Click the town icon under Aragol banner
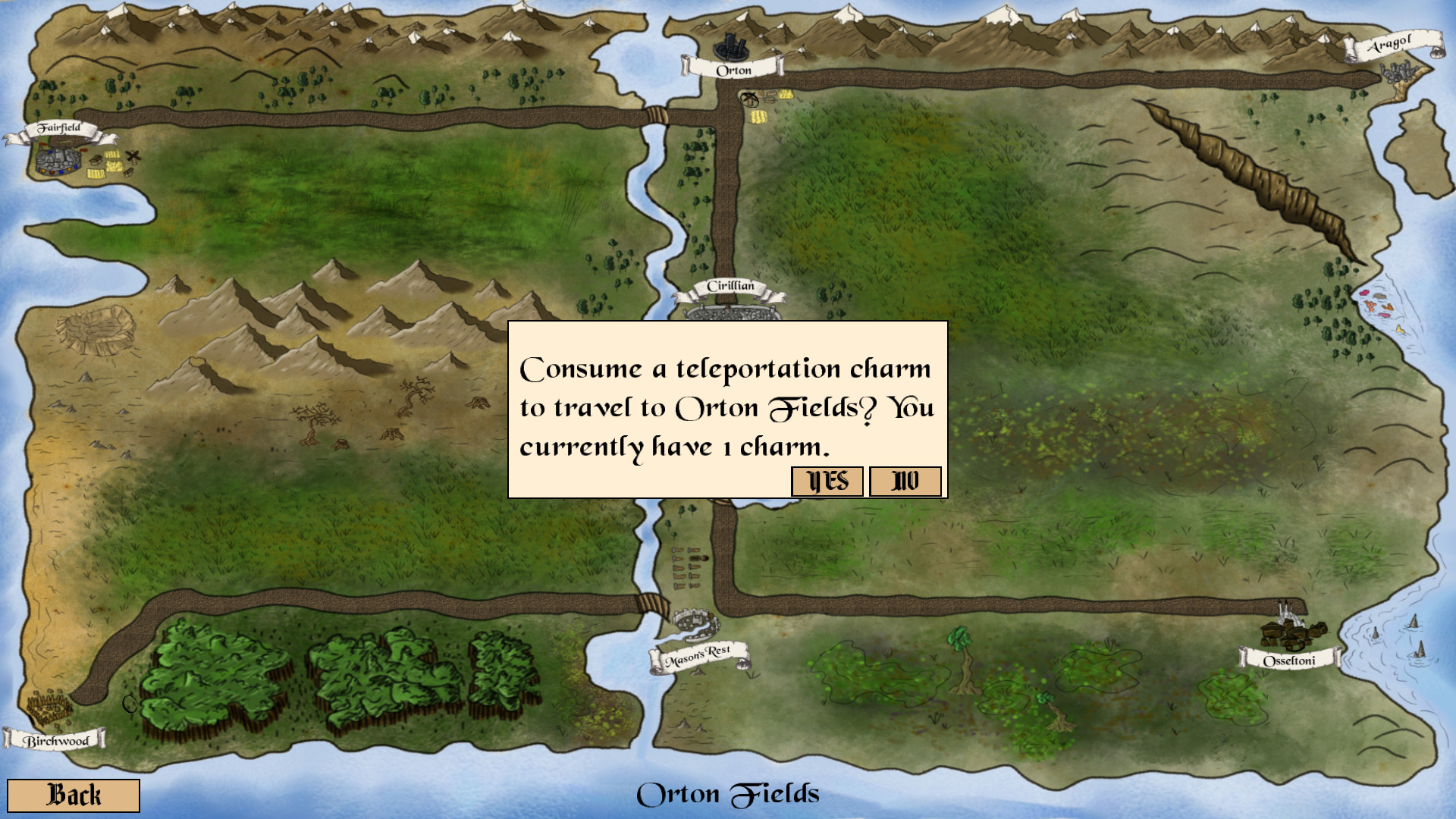 tap(1399, 72)
